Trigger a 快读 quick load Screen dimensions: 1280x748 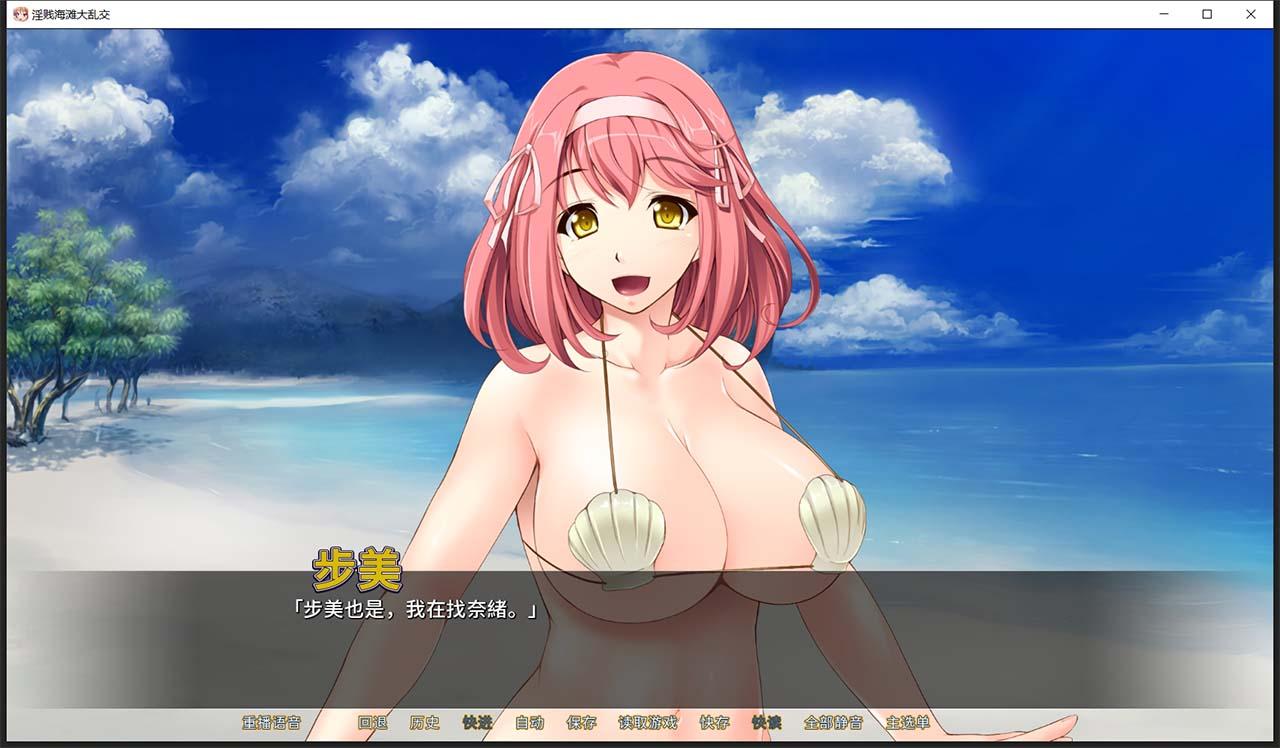pos(769,723)
